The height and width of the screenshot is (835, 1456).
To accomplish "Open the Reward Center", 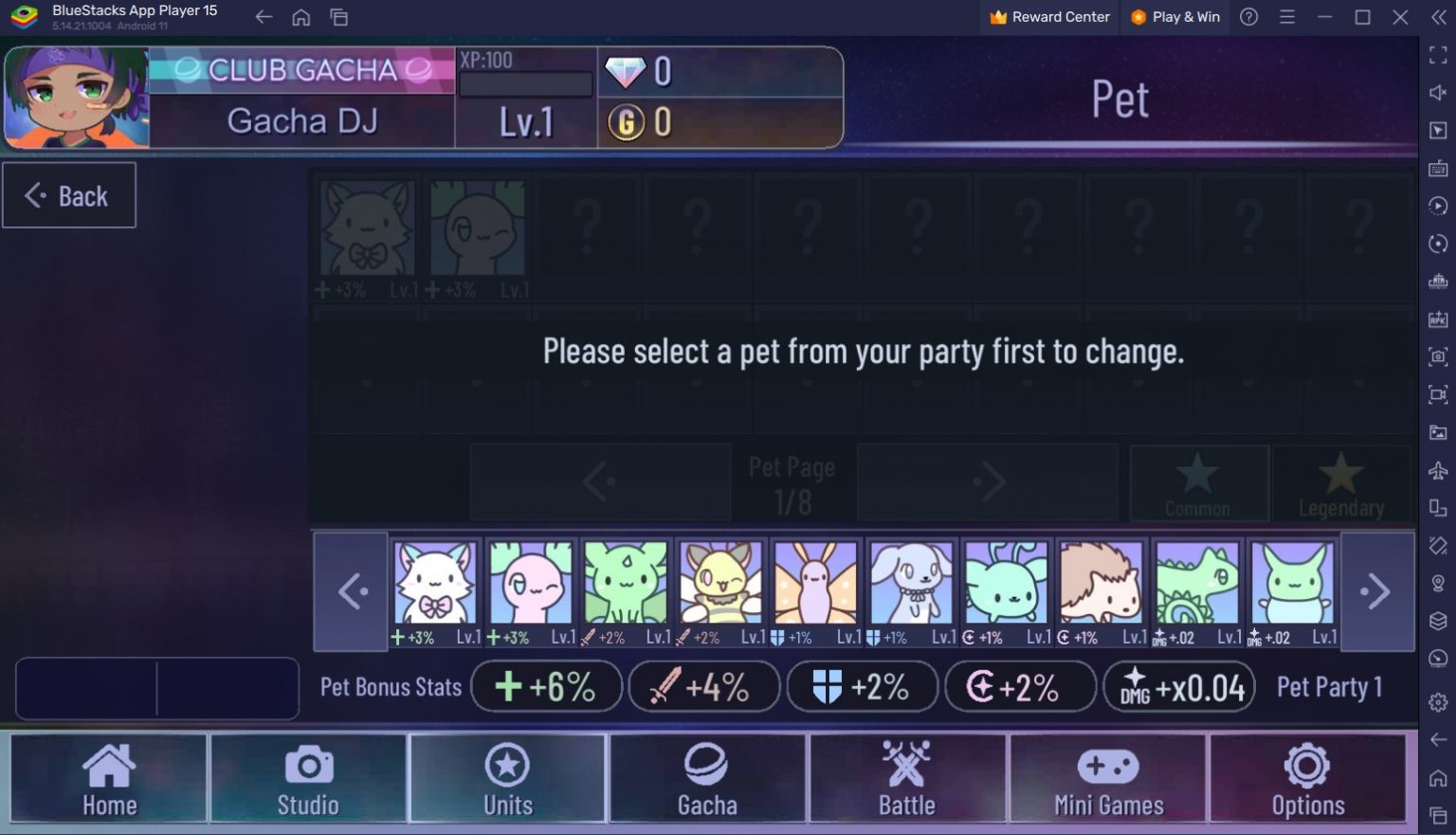I will pyautogui.click(x=1048, y=16).
